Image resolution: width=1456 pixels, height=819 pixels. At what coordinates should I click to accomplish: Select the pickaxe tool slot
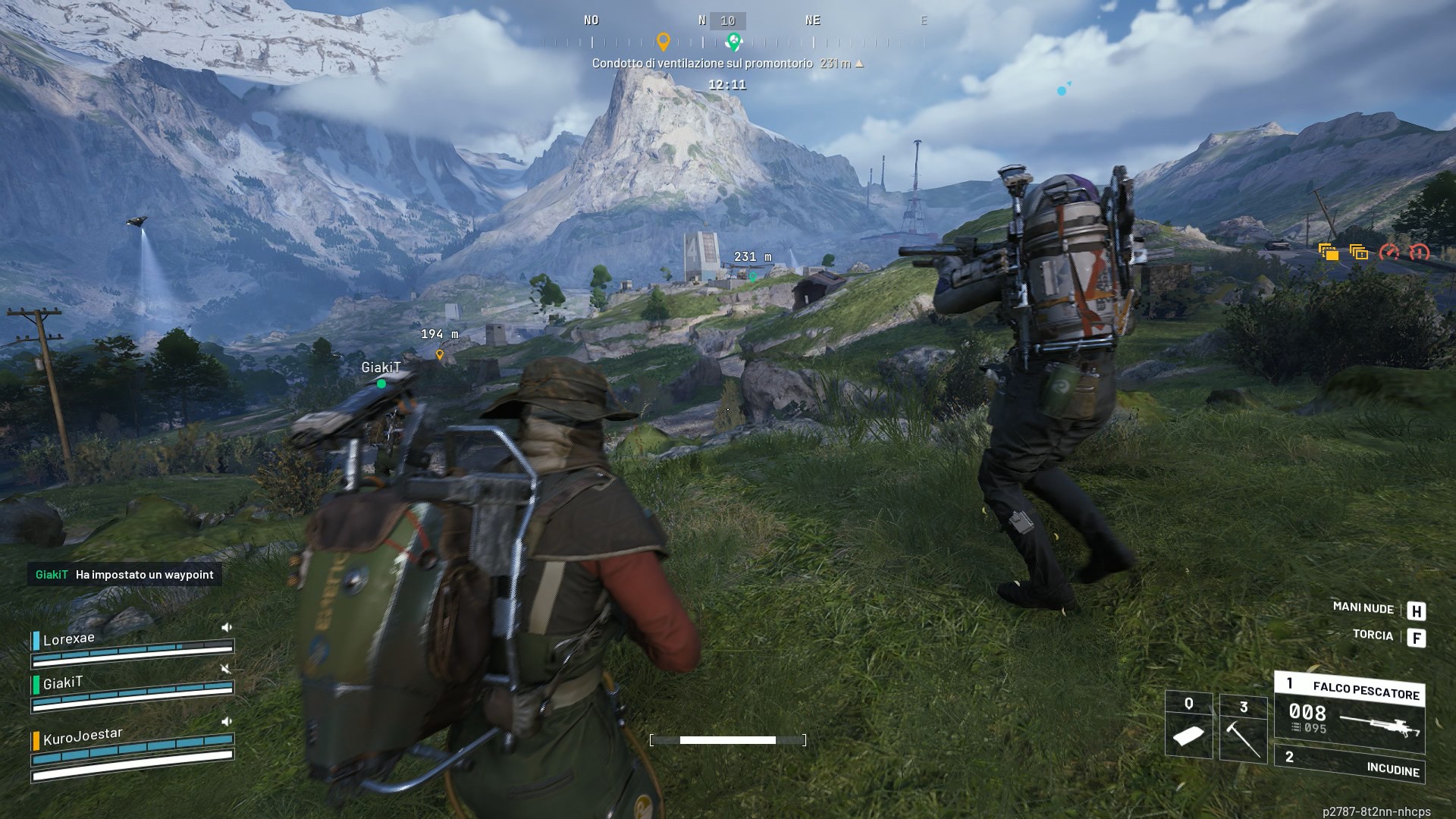(1243, 729)
